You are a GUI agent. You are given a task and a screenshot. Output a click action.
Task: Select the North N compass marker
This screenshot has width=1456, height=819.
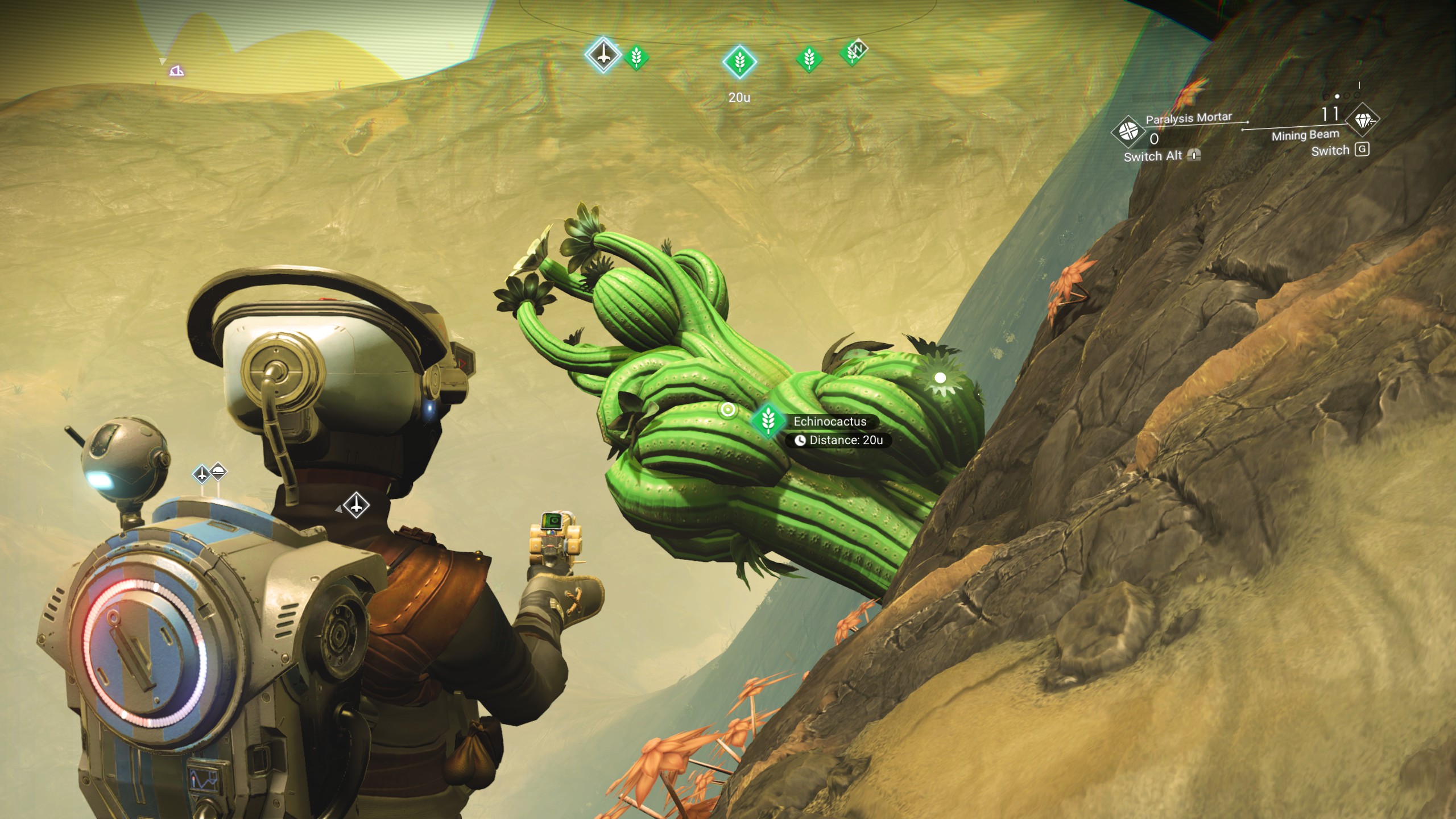click(858, 49)
